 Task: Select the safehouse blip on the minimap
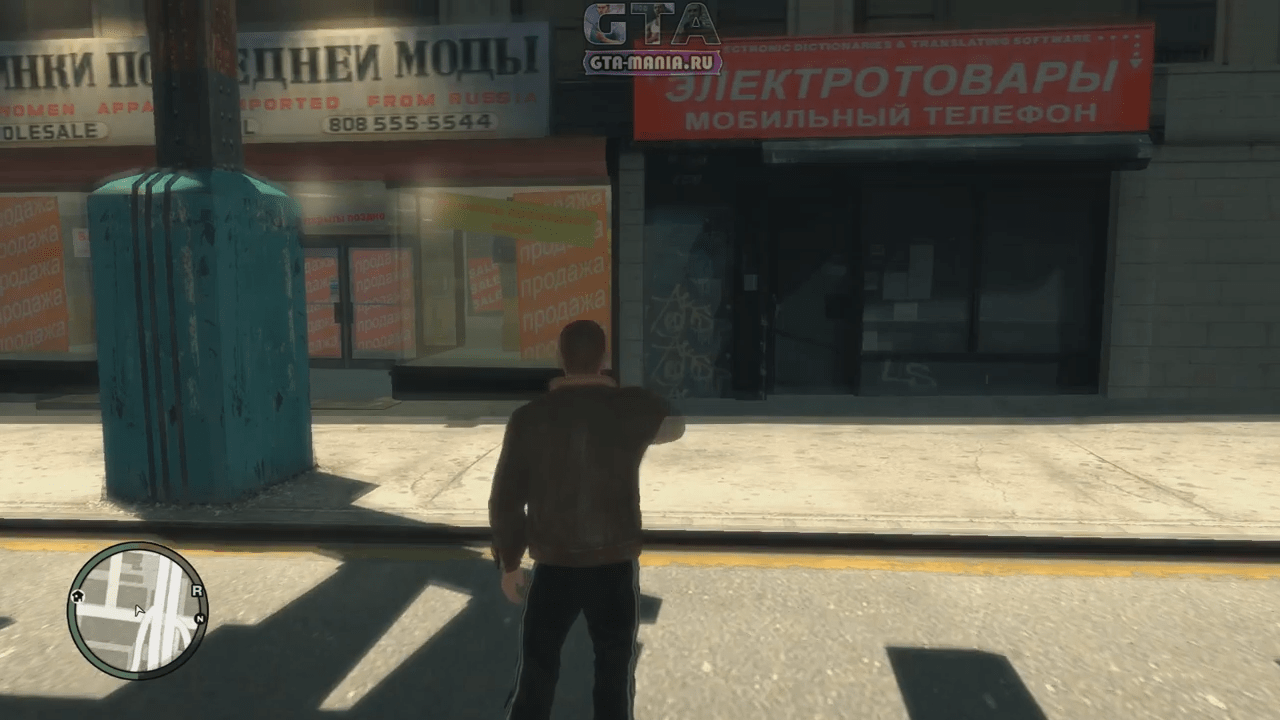click(79, 597)
